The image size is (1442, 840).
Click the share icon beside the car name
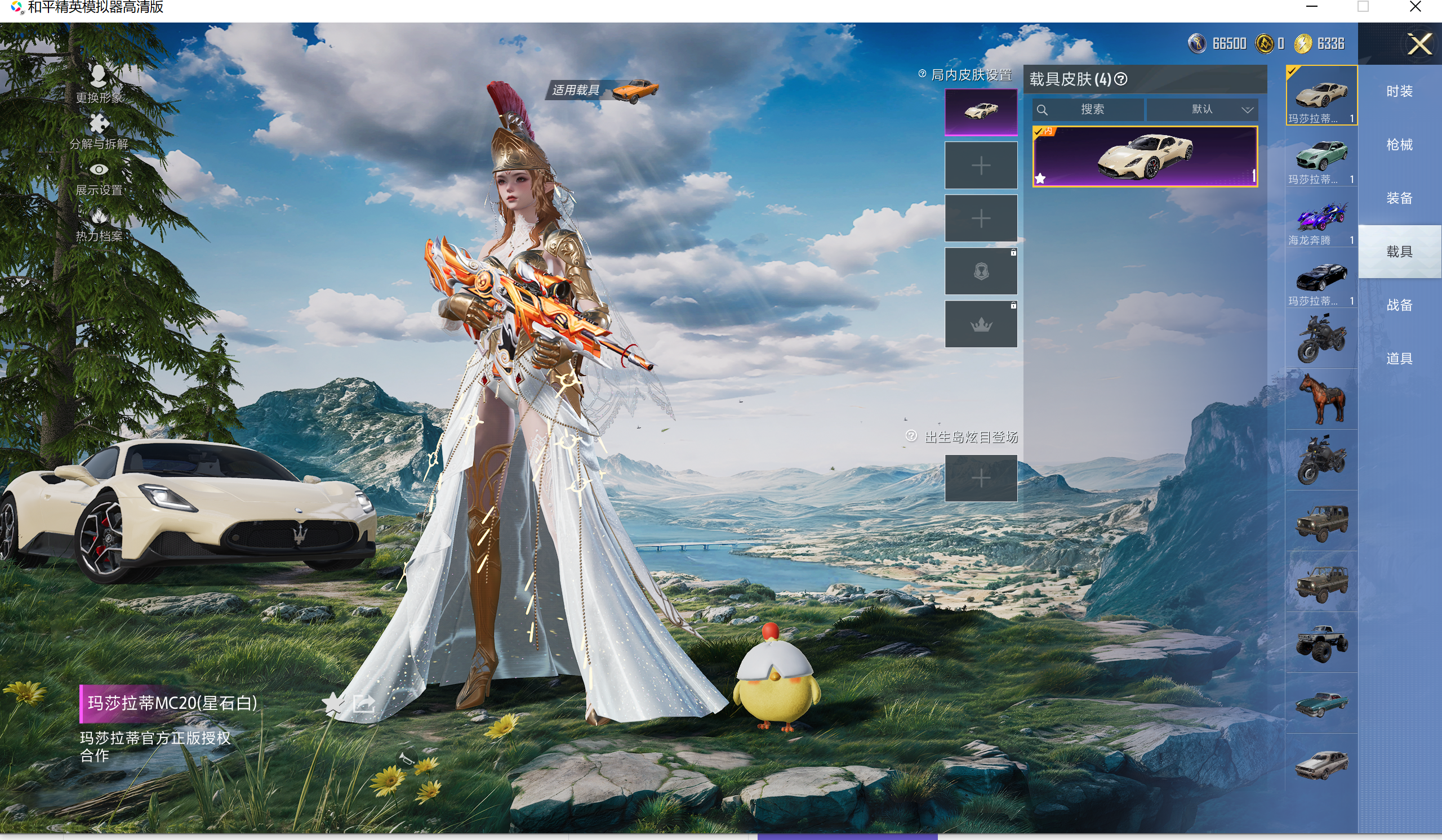[x=364, y=703]
